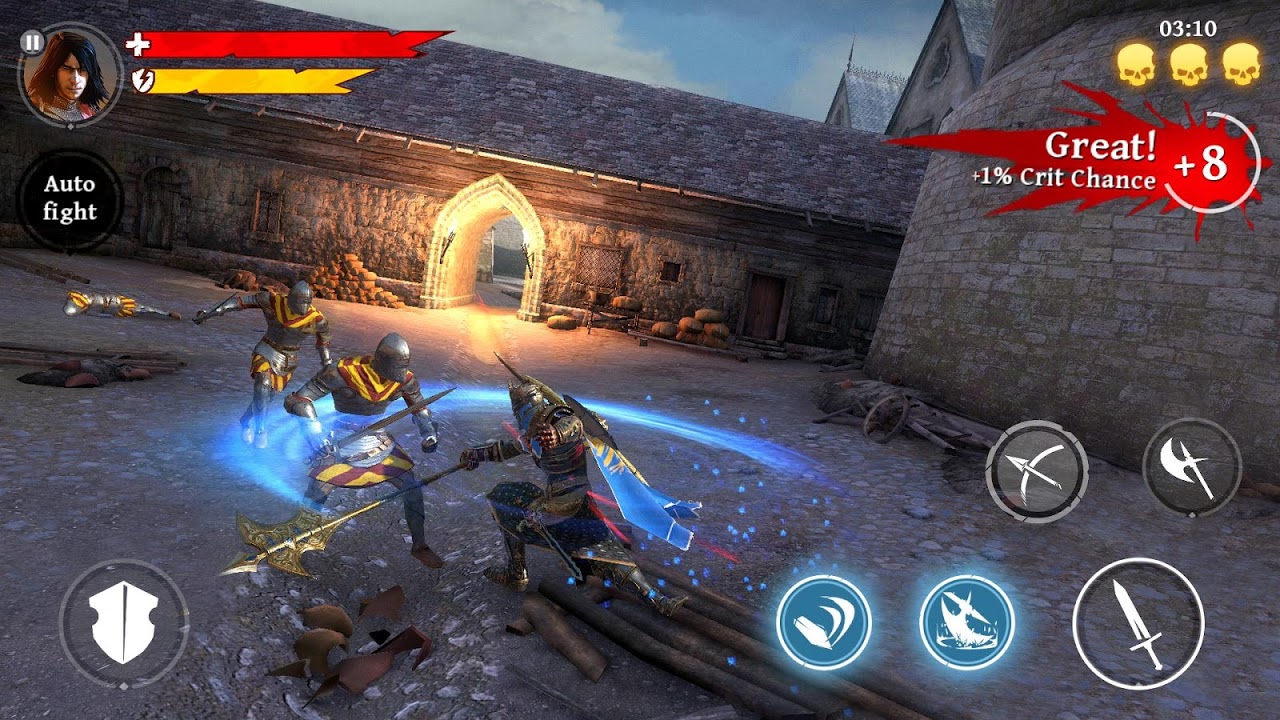Screen dimensions: 1280x720
Task: Pause the game with the pause button
Action: [32, 43]
